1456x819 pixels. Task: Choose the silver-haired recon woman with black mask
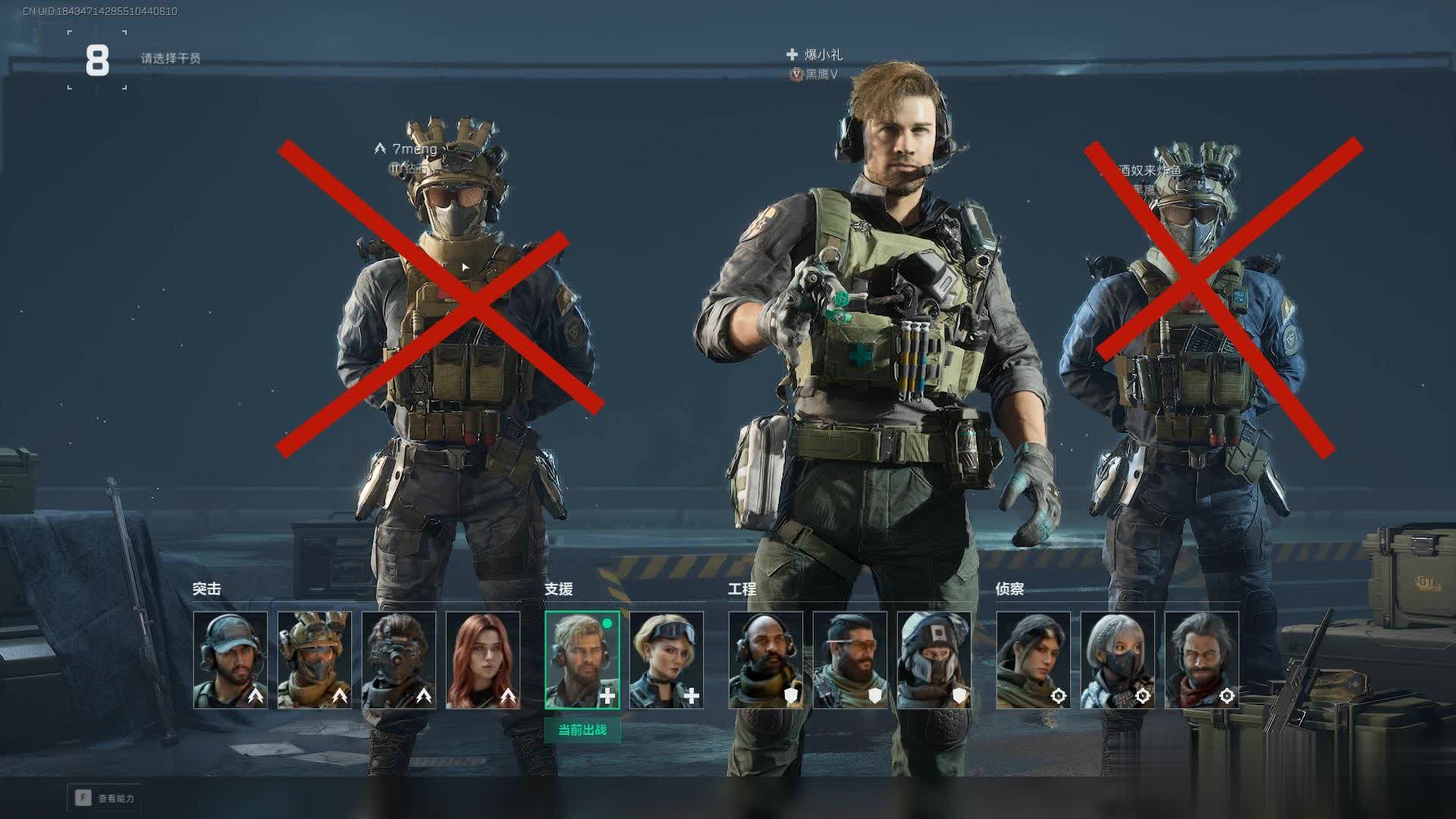(x=1118, y=661)
